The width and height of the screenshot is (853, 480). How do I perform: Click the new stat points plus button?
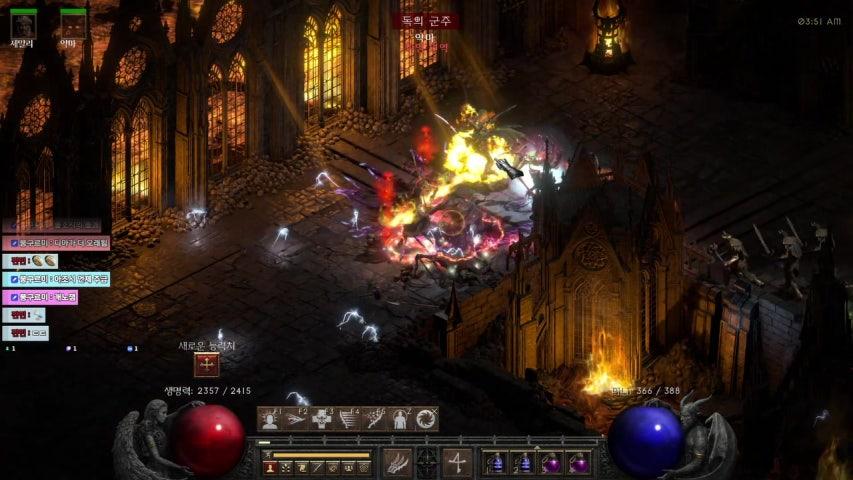point(206,365)
